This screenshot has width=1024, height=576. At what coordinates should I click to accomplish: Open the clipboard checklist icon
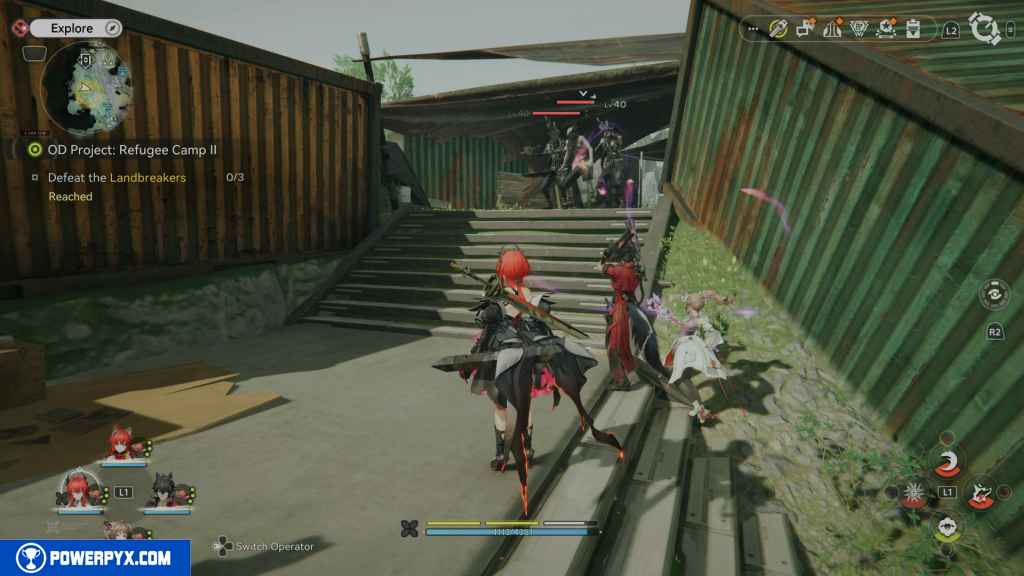point(912,30)
